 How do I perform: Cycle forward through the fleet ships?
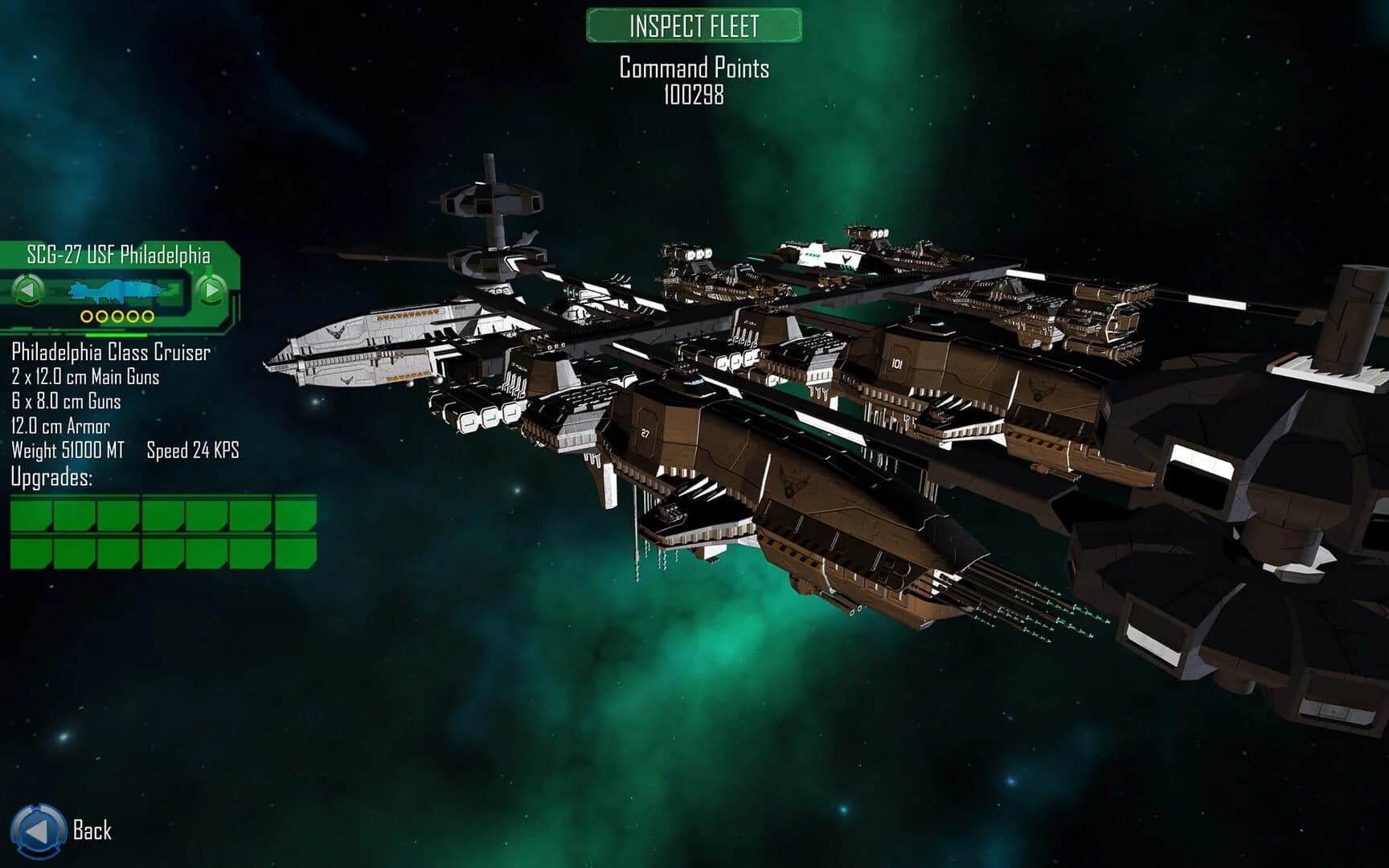211,289
